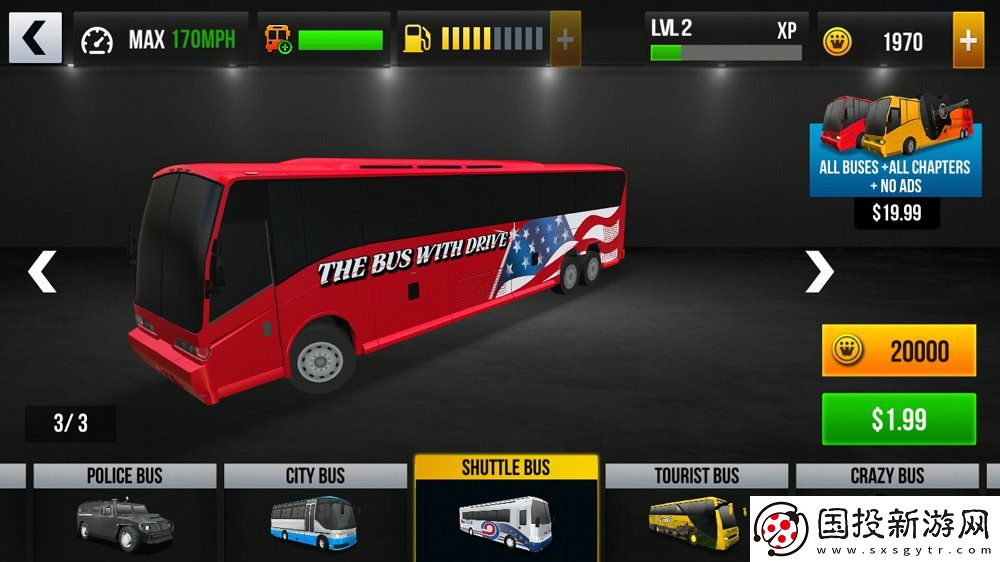
Task: Purchase the bus for $1.99
Action: click(x=898, y=419)
